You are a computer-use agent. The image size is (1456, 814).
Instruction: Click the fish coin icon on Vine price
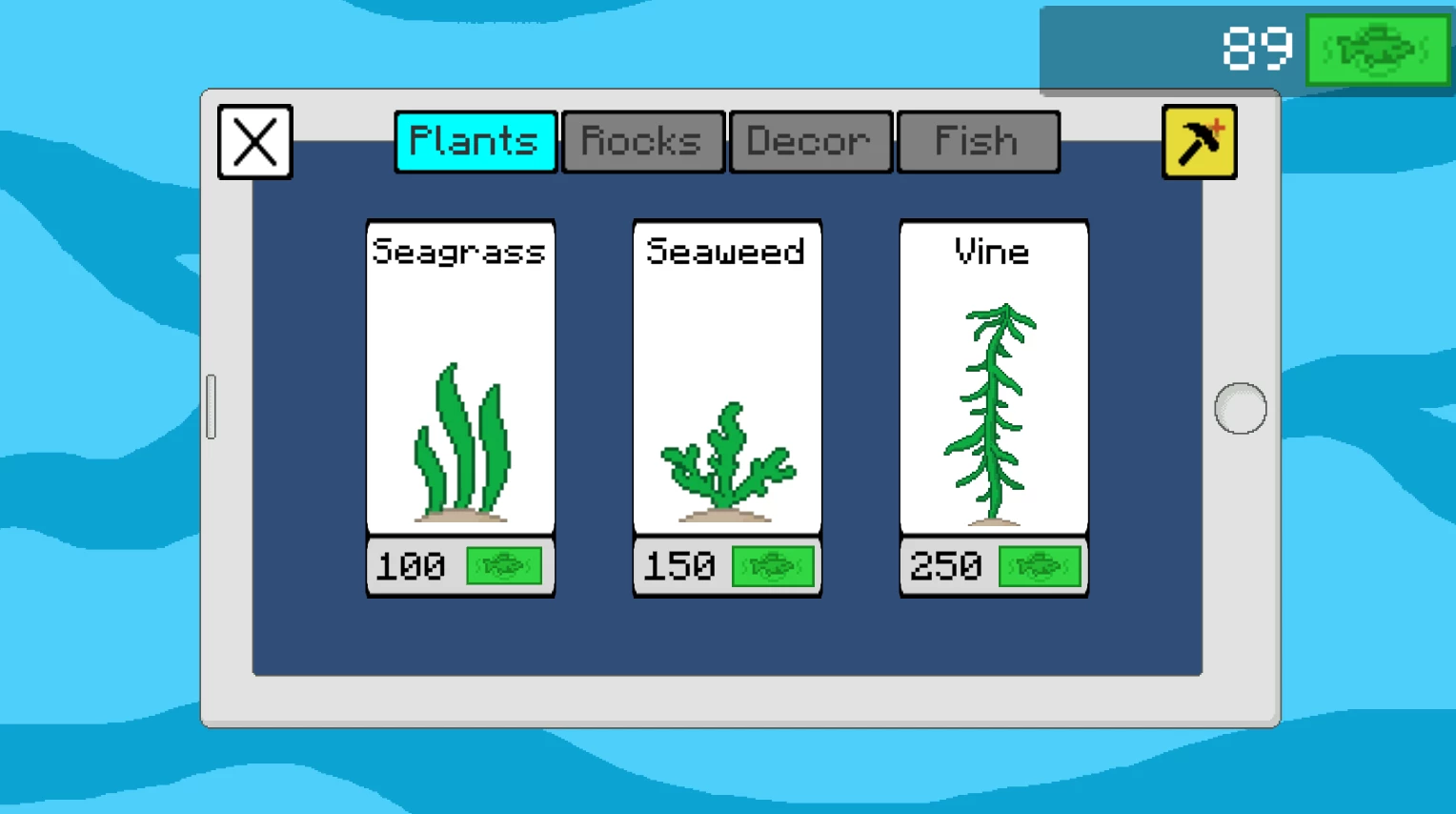pyautogui.click(x=1041, y=565)
